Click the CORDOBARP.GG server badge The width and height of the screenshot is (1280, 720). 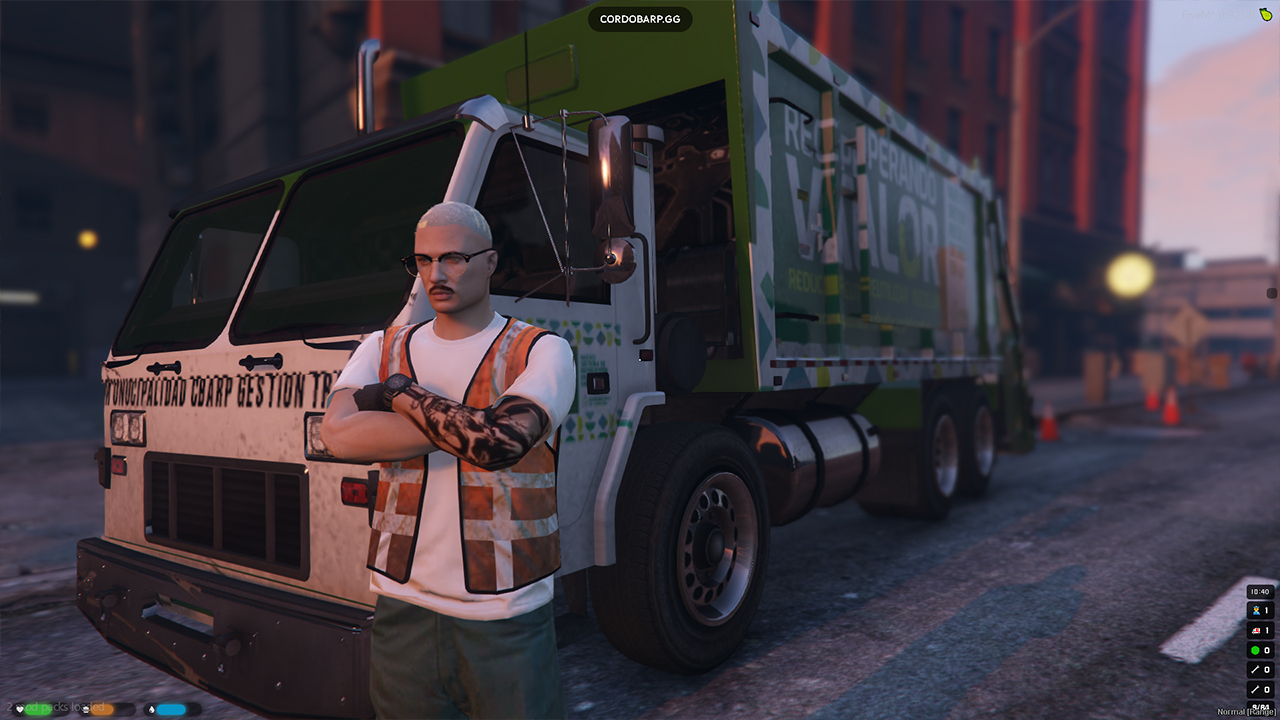click(639, 19)
